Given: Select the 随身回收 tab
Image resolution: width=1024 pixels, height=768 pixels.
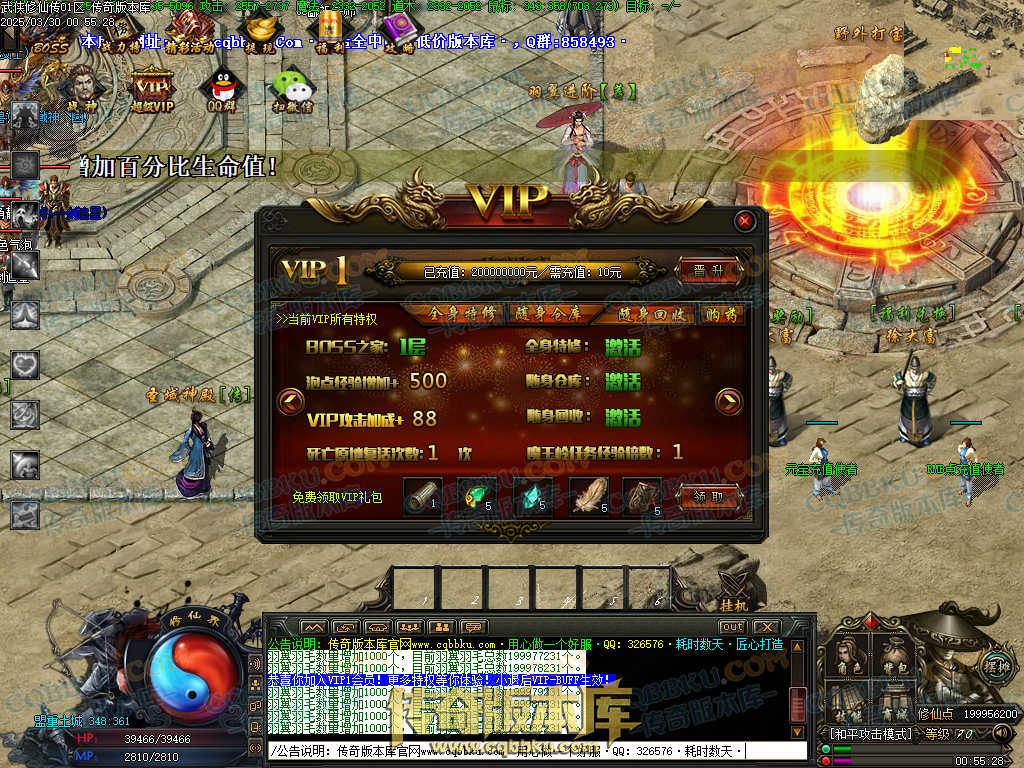Looking at the screenshot, I should pyautogui.click(x=638, y=314).
